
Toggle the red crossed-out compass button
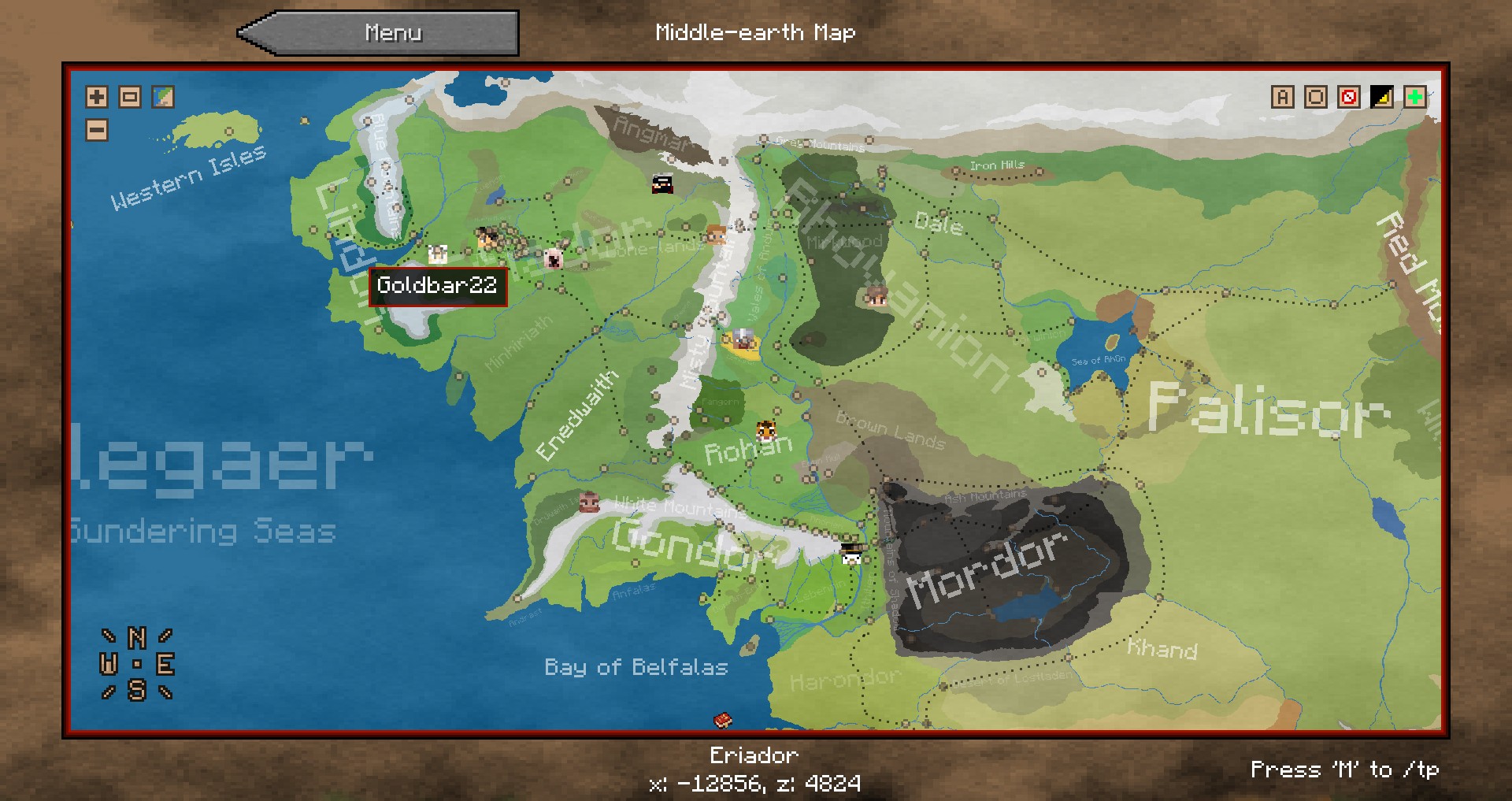coord(1348,97)
